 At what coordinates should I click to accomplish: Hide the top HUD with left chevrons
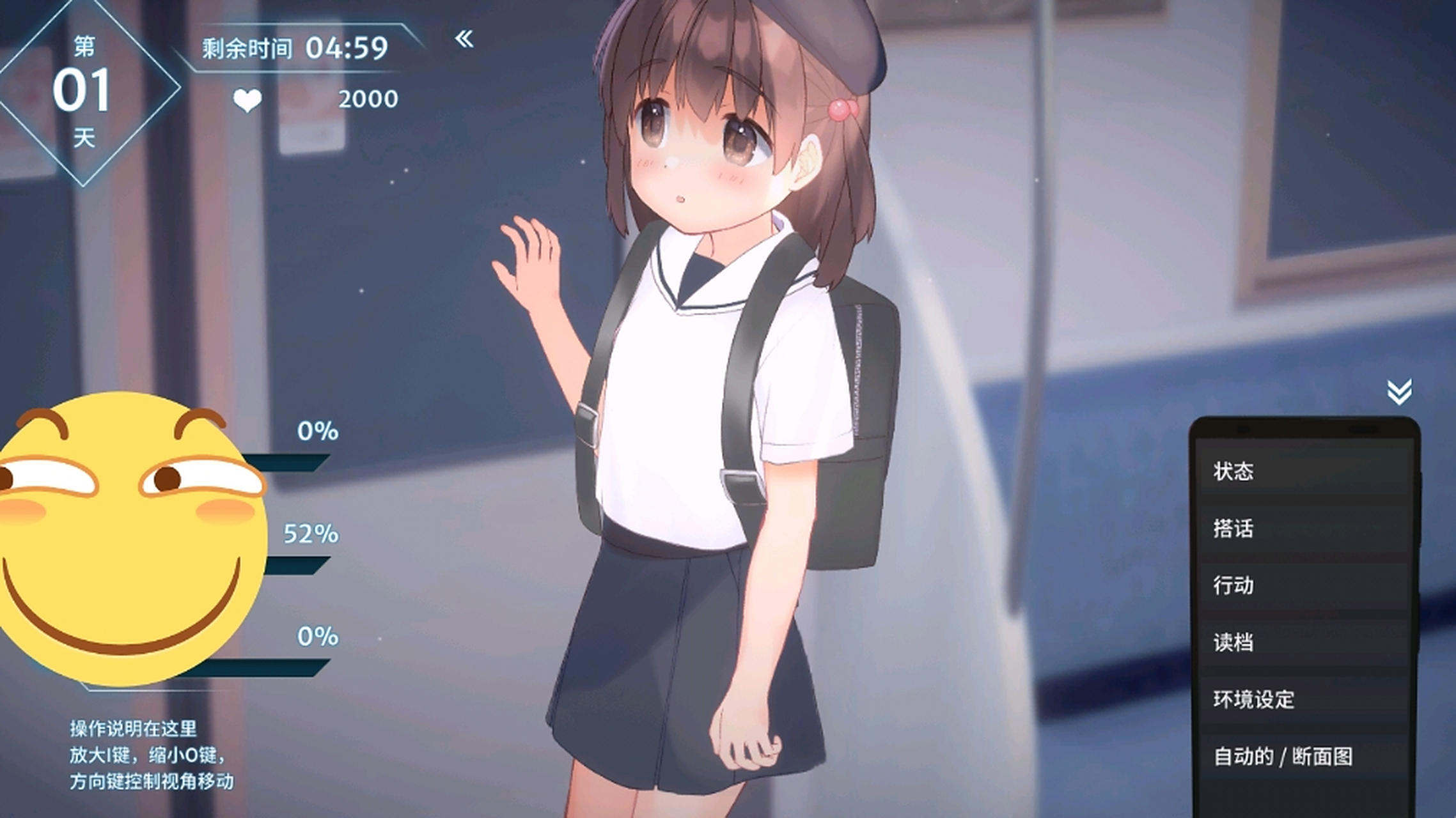pos(464,39)
